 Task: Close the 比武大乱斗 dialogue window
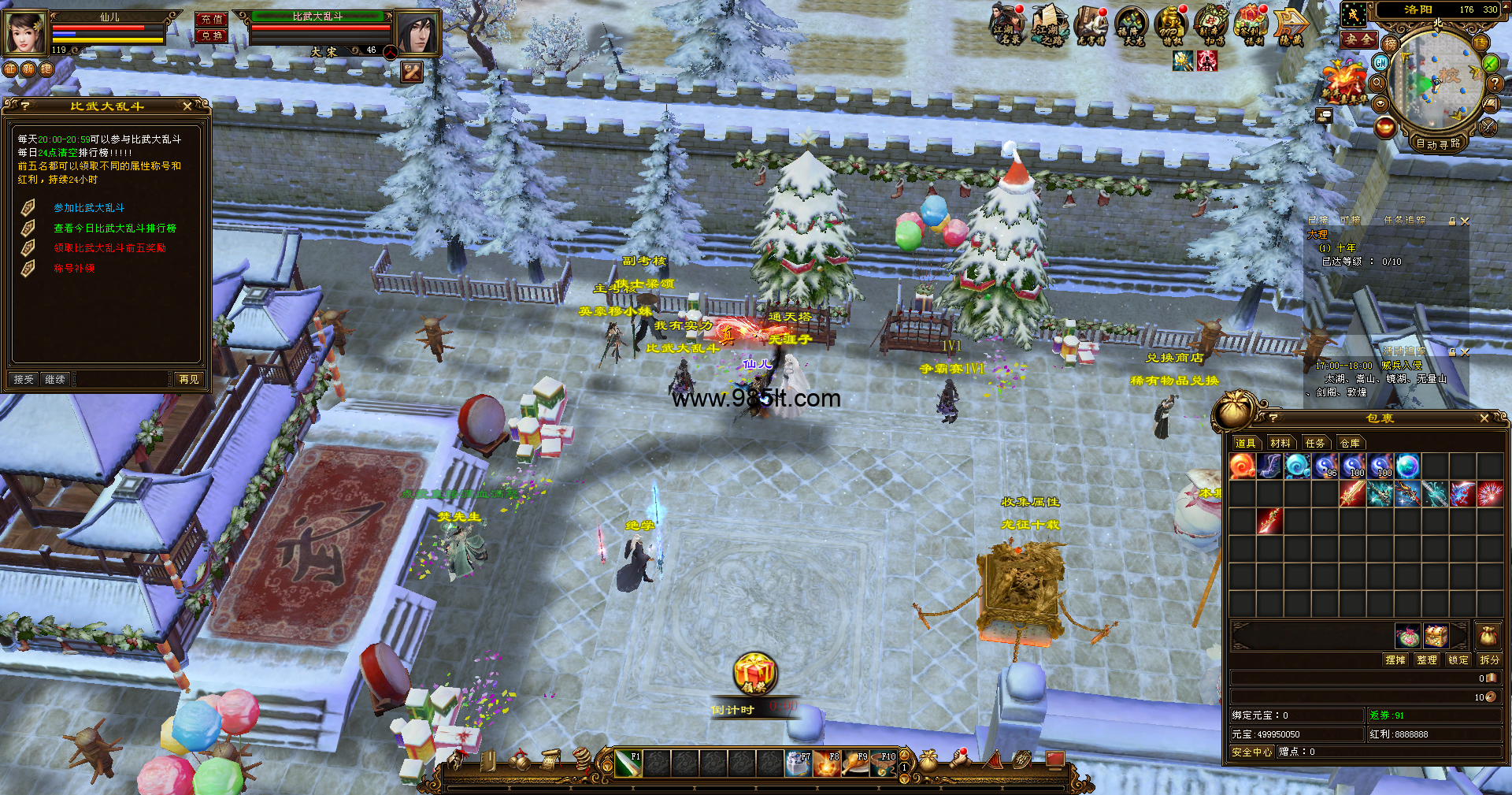click(x=187, y=106)
